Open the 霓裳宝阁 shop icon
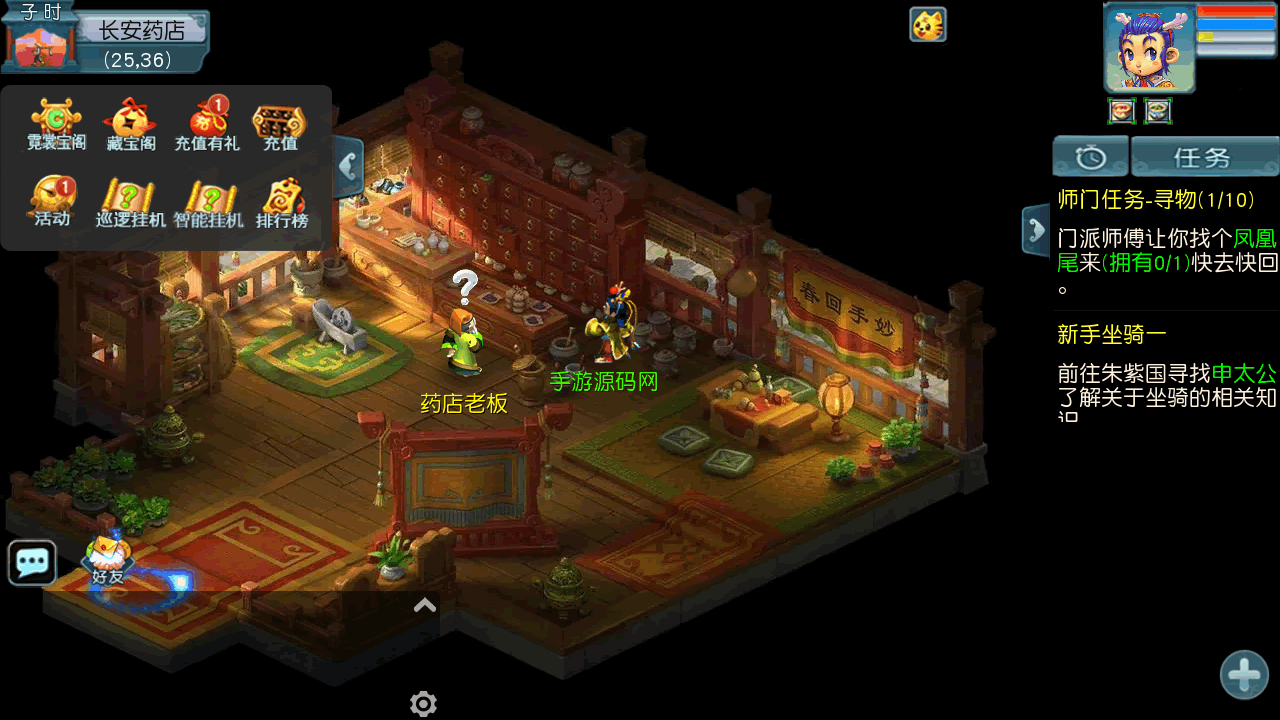The width and height of the screenshot is (1280, 720). [56, 124]
